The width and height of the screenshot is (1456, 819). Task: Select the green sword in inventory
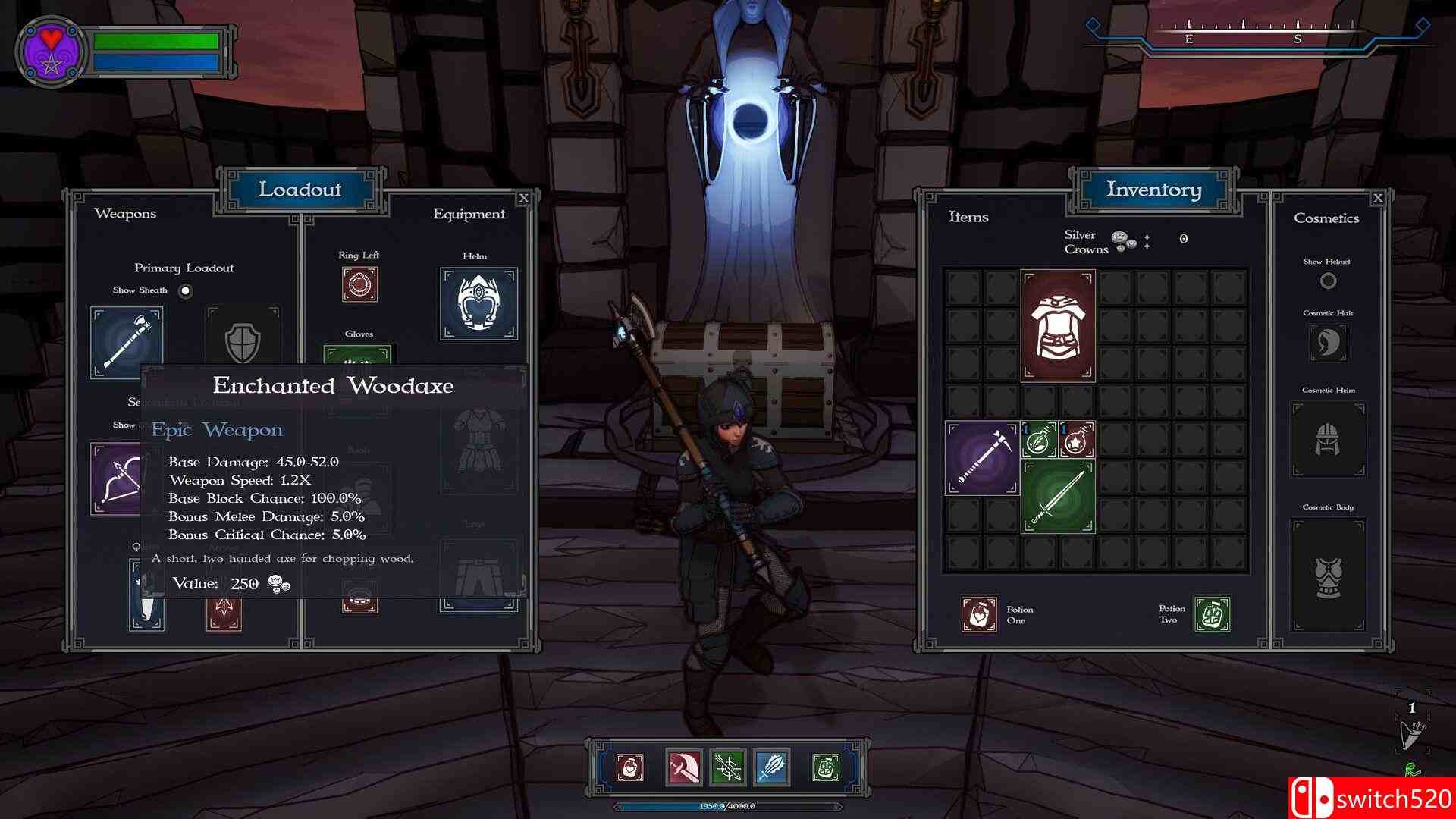pyautogui.click(x=1058, y=497)
